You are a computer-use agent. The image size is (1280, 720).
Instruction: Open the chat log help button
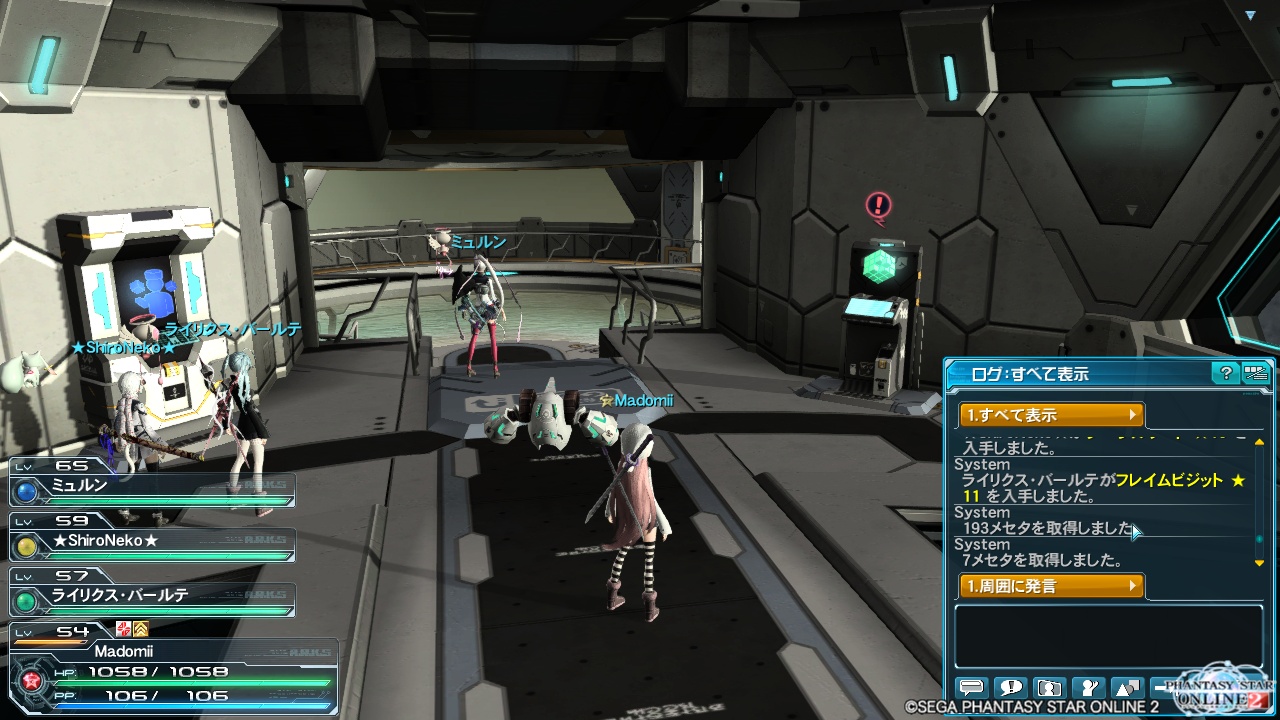(1225, 374)
